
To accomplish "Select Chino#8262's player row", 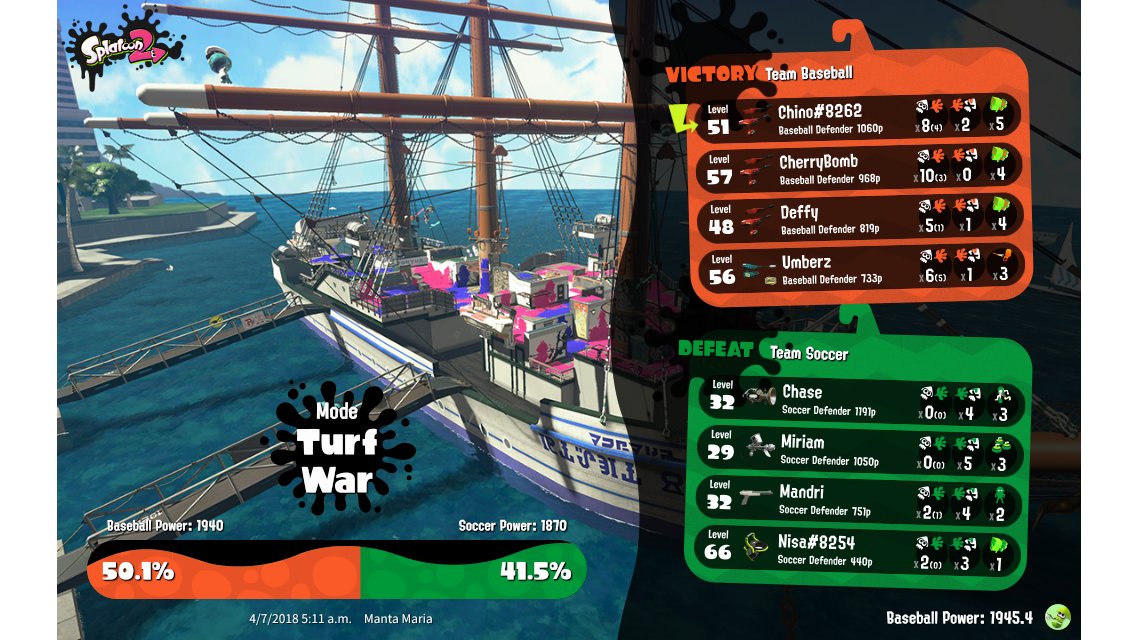I will [858, 118].
